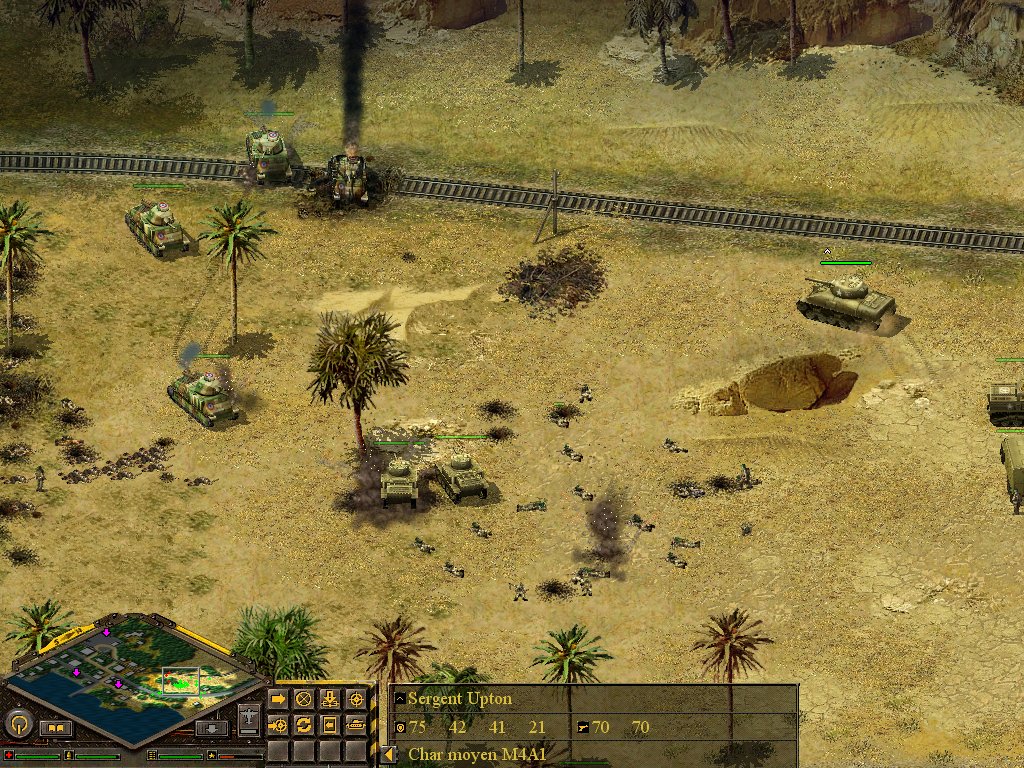1024x768 pixels.
Task: Select the M4A1 tank by the crater
Action: pos(847,298)
